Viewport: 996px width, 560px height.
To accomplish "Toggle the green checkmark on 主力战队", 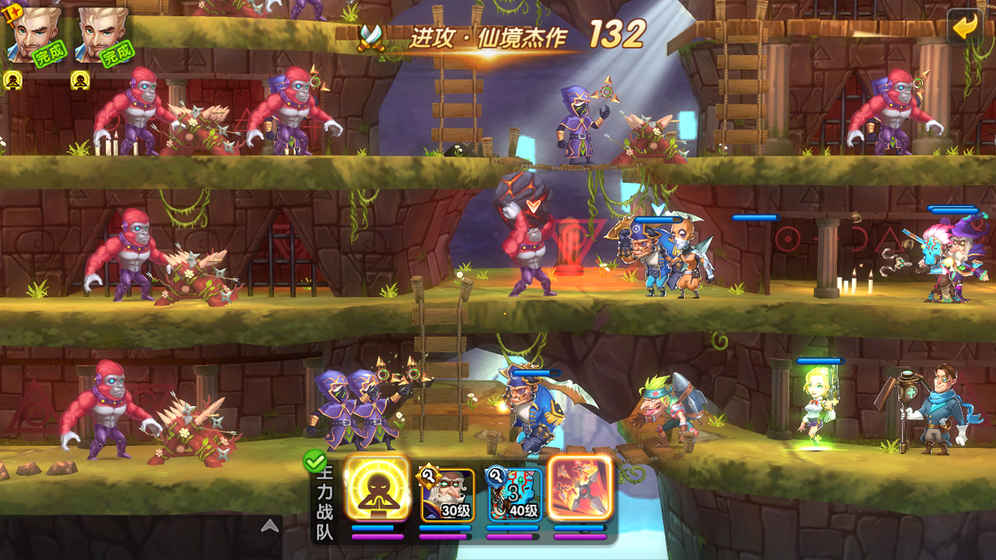I will 314,462.
